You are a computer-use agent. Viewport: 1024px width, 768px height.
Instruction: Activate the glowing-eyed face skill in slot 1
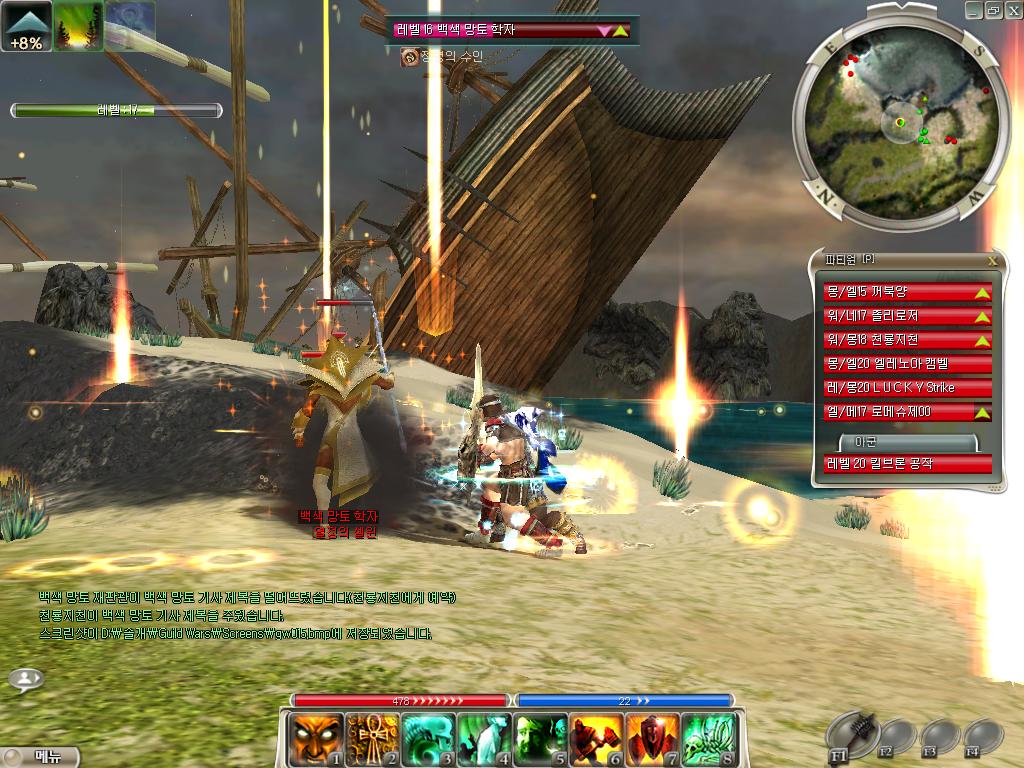coord(316,740)
